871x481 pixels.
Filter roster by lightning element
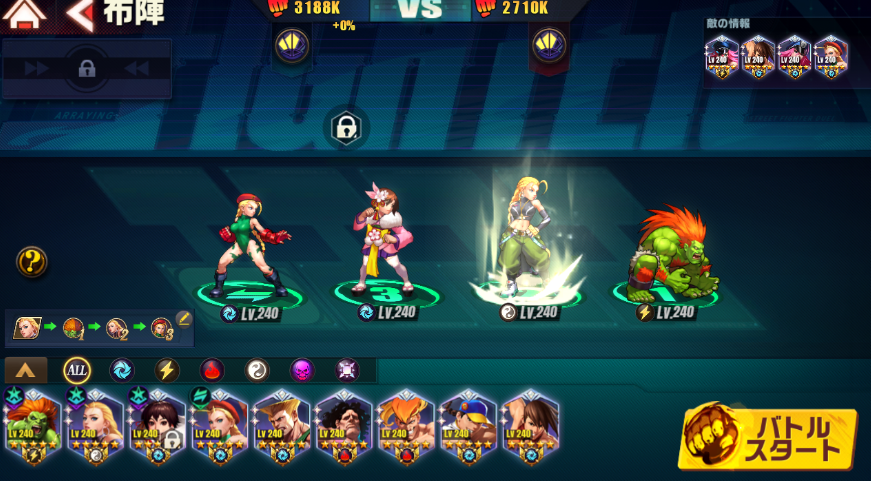click(167, 370)
